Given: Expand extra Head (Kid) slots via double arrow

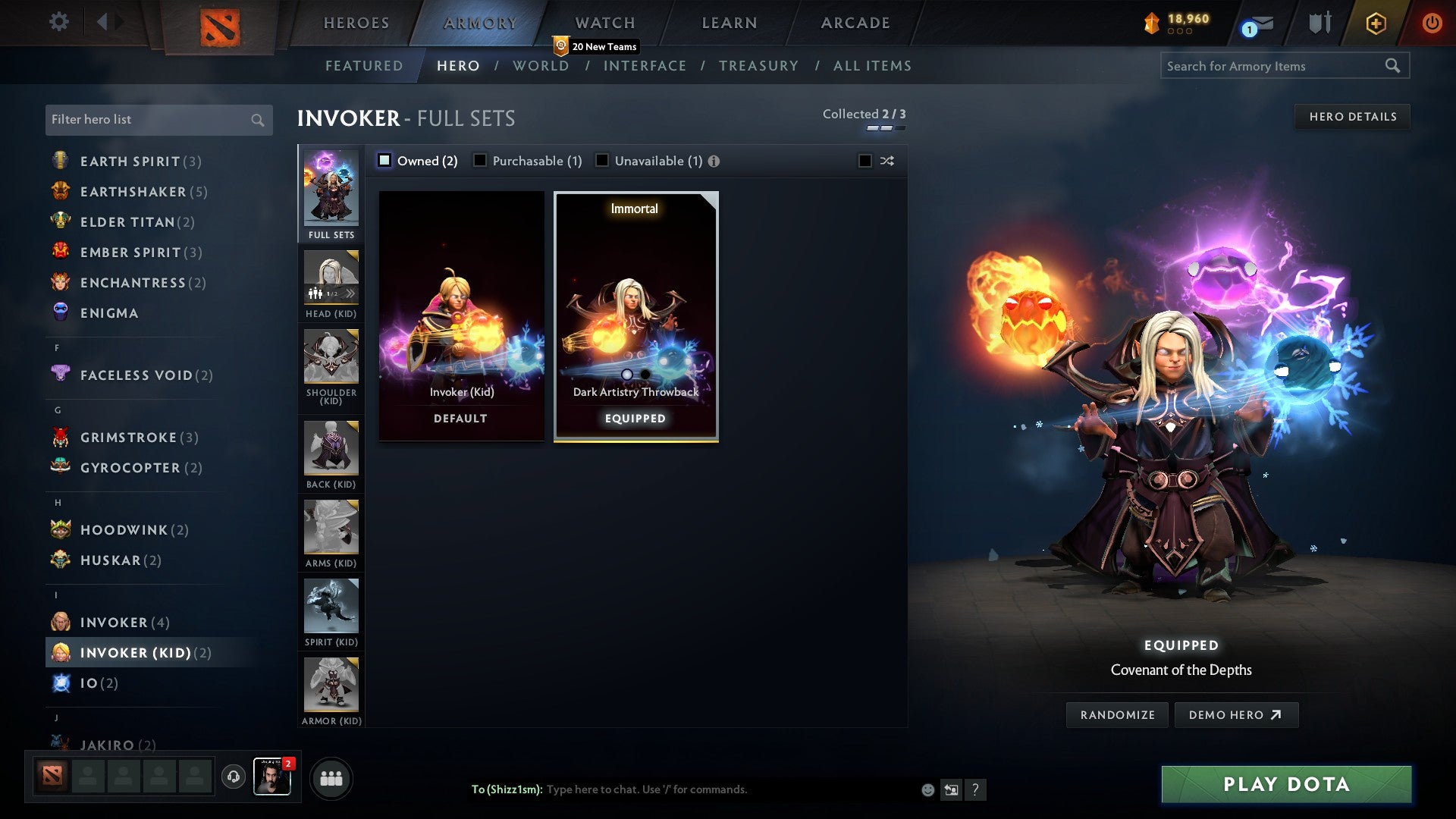Looking at the screenshot, I should [350, 293].
